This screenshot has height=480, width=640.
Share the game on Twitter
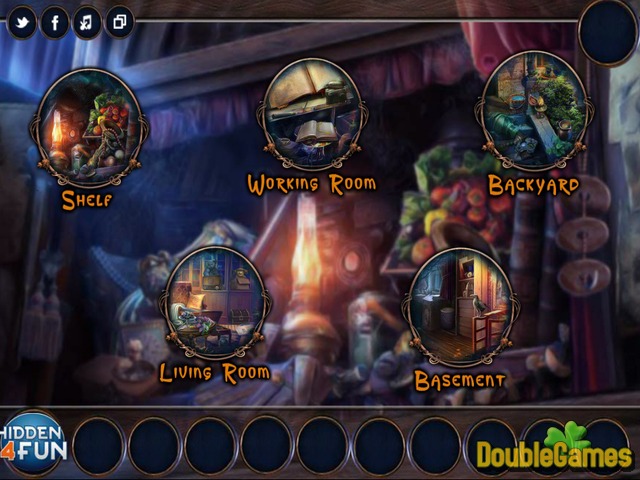tap(21, 21)
